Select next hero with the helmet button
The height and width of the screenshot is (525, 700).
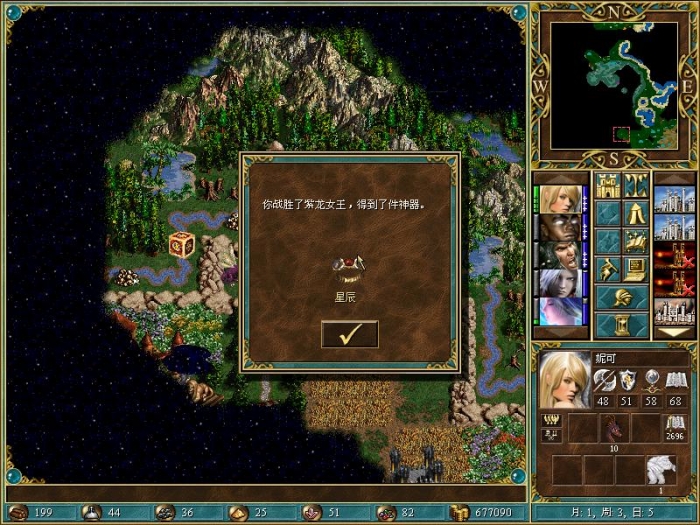pos(622,297)
